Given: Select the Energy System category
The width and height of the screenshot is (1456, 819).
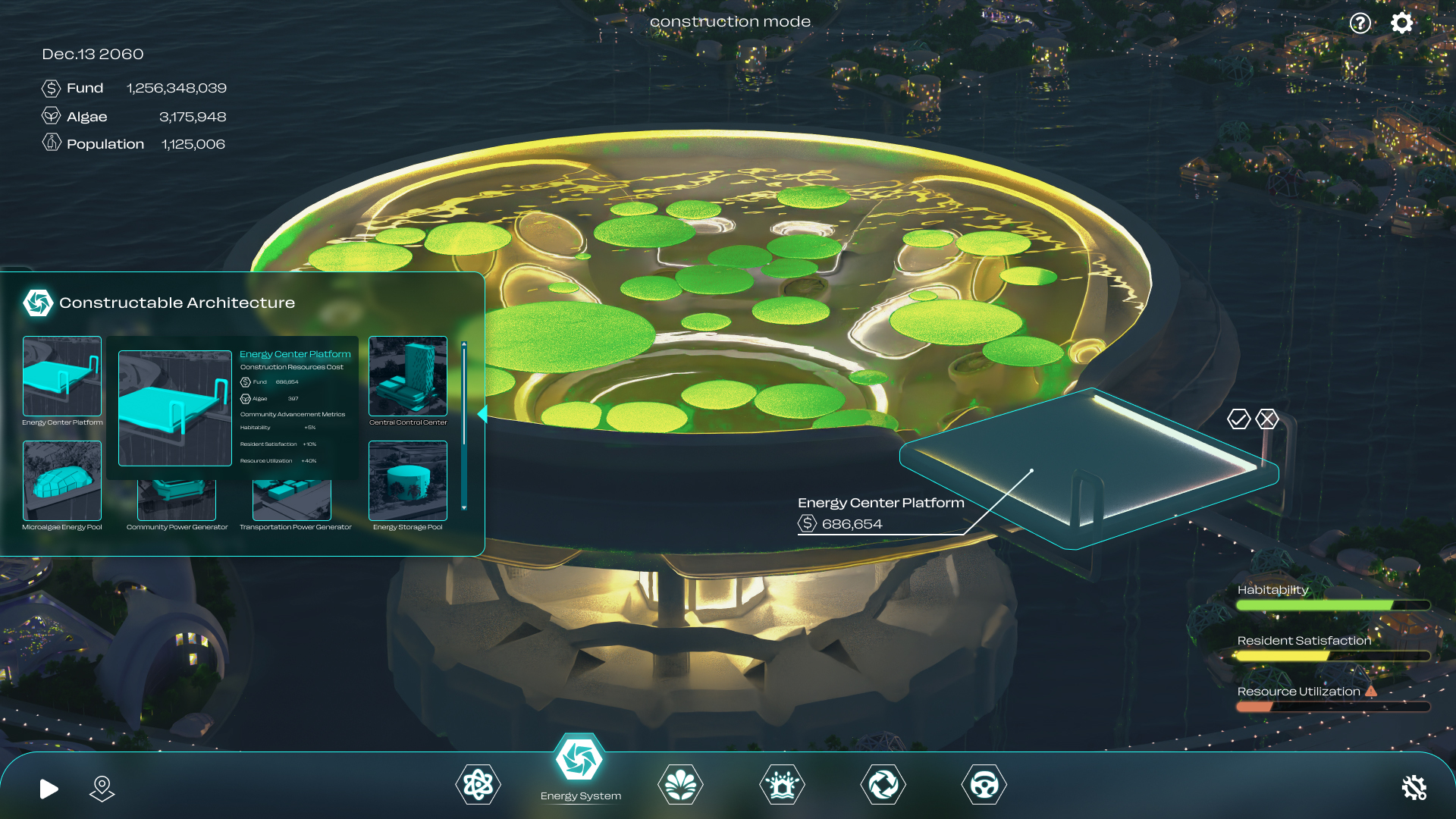Looking at the screenshot, I should pyautogui.click(x=579, y=759).
